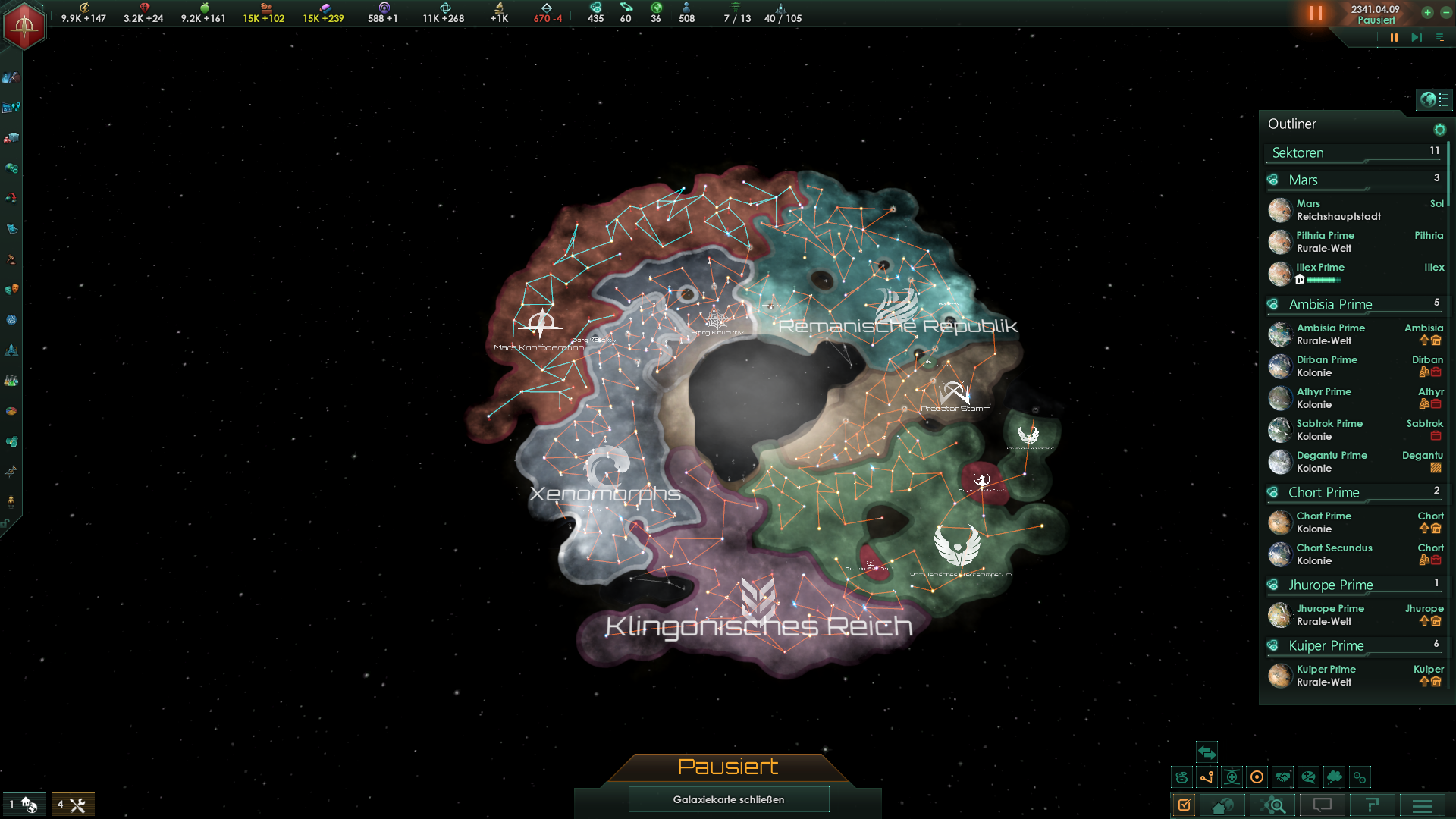The height and width of the screenshot is (819, 1456).
Task: Toggle the Outliner globe-list button
Action: pyautogui.click(x=1434, y=99)
